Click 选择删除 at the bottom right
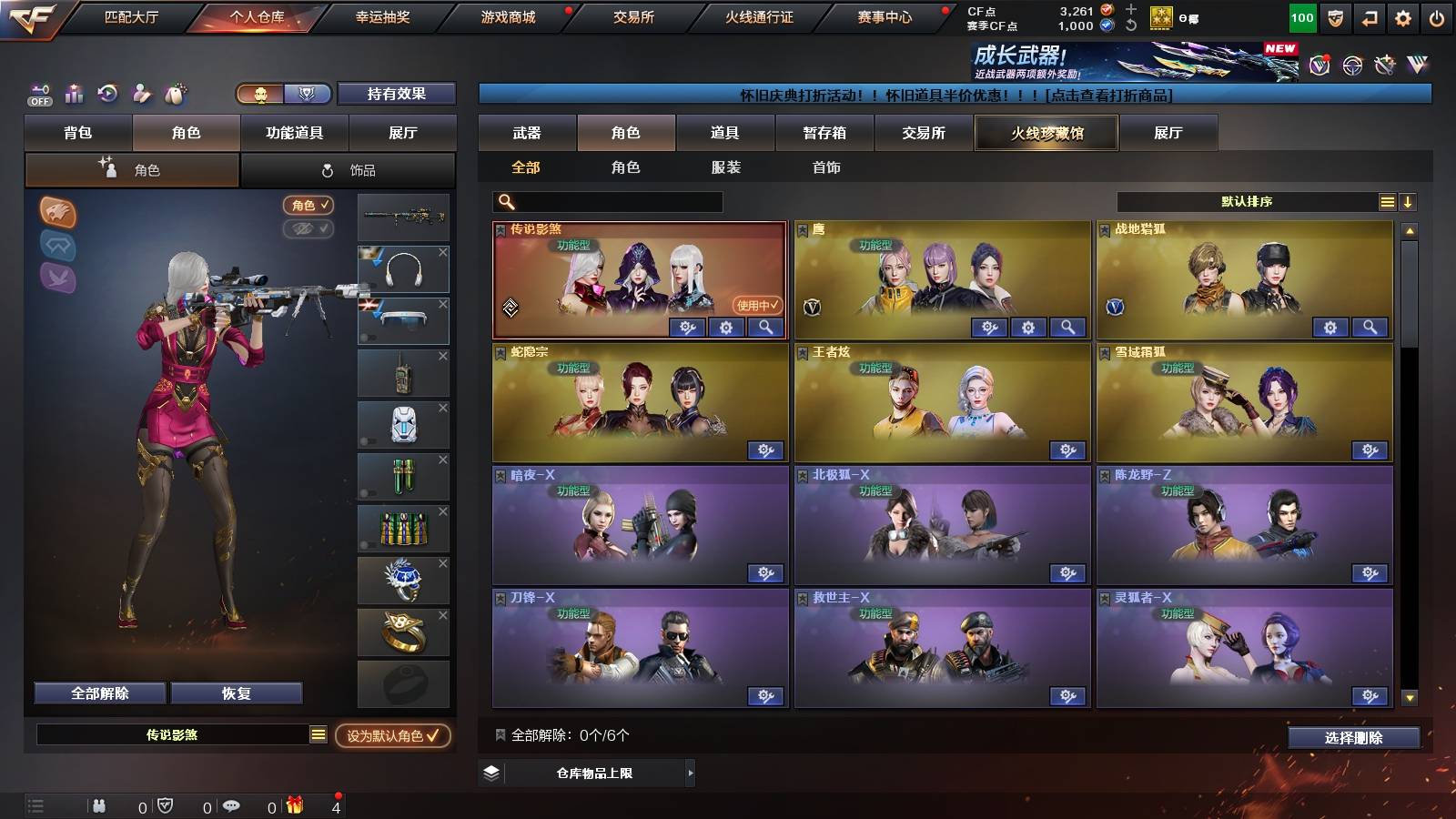Viewport: 1456px width, 819px height. (1355, 738)
